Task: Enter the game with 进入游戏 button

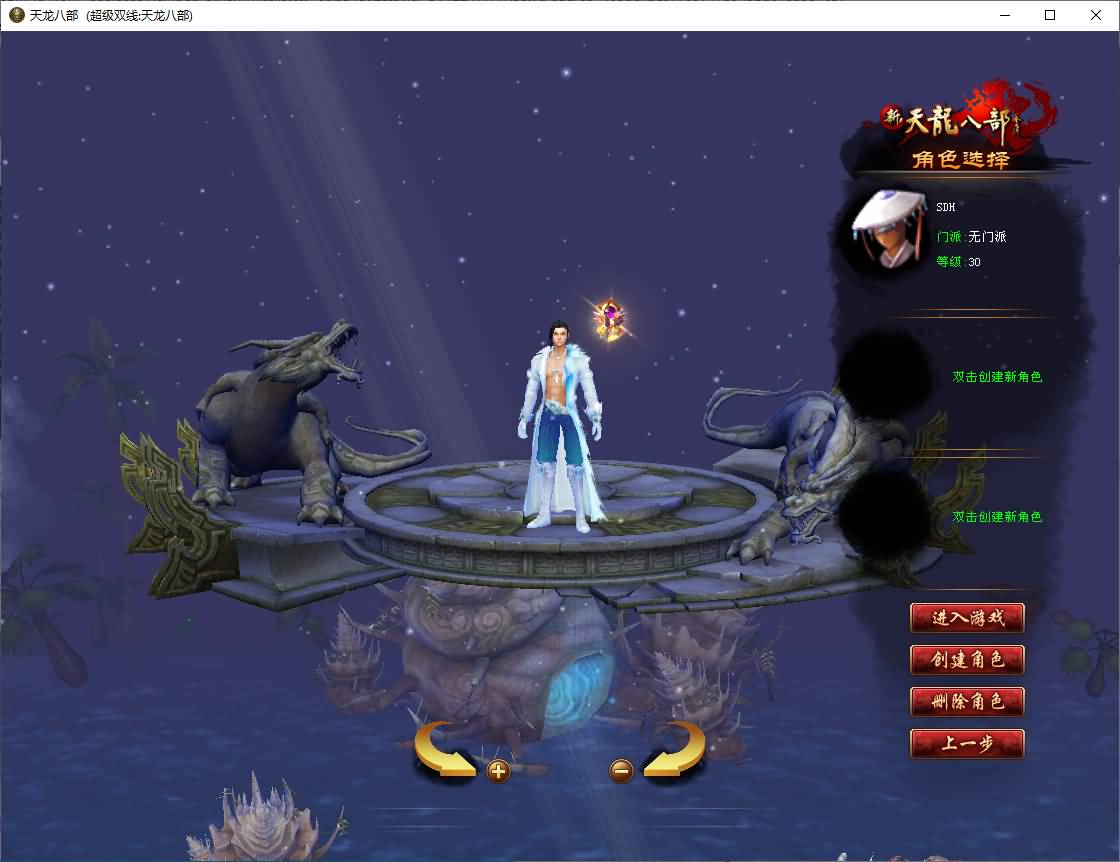Action: (967, 618)
